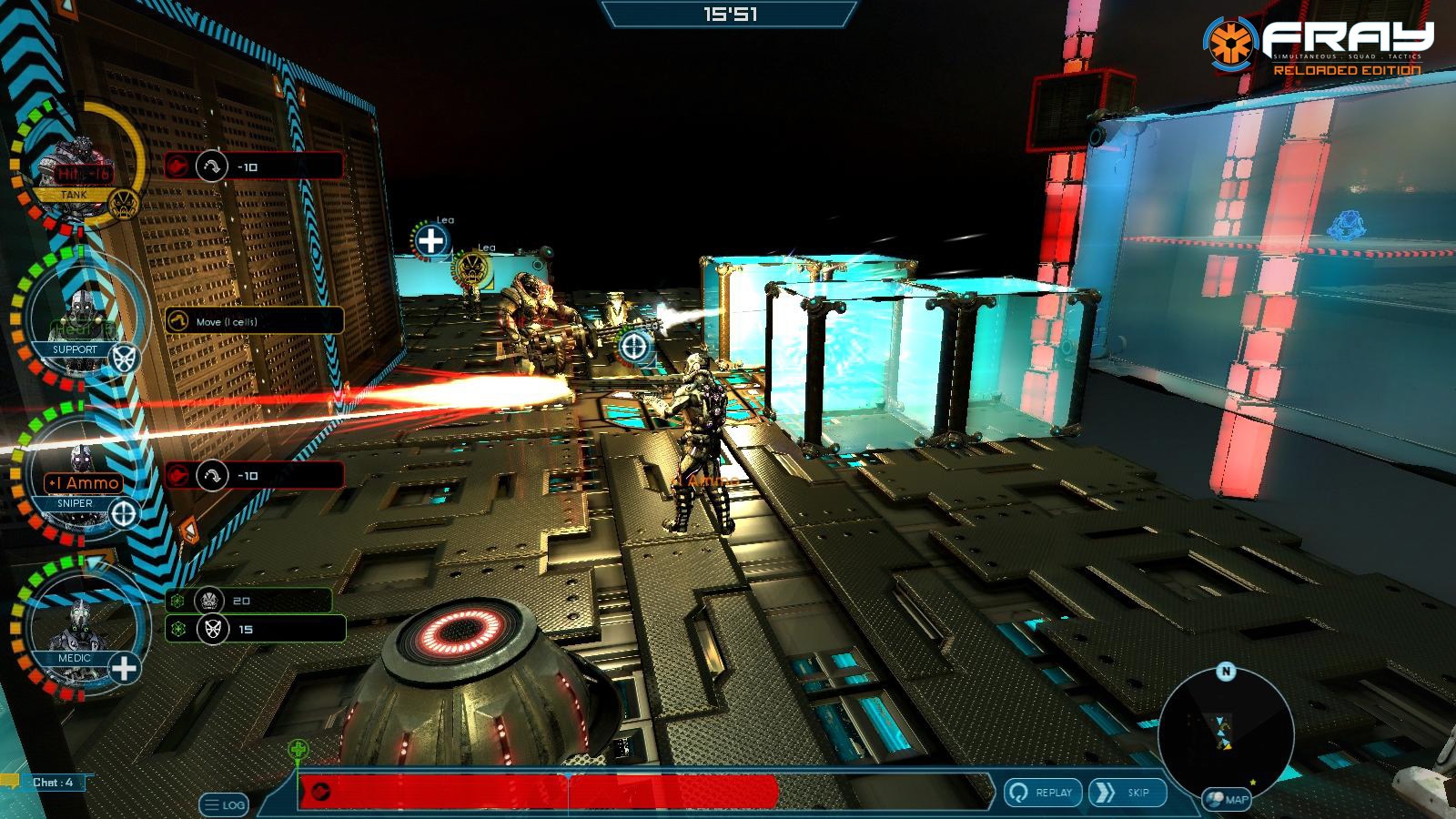This screenshot has height=819, width=1456.
Task: Select the SUPPORT unit's gear class icon
Action: [x=123, y=357]
